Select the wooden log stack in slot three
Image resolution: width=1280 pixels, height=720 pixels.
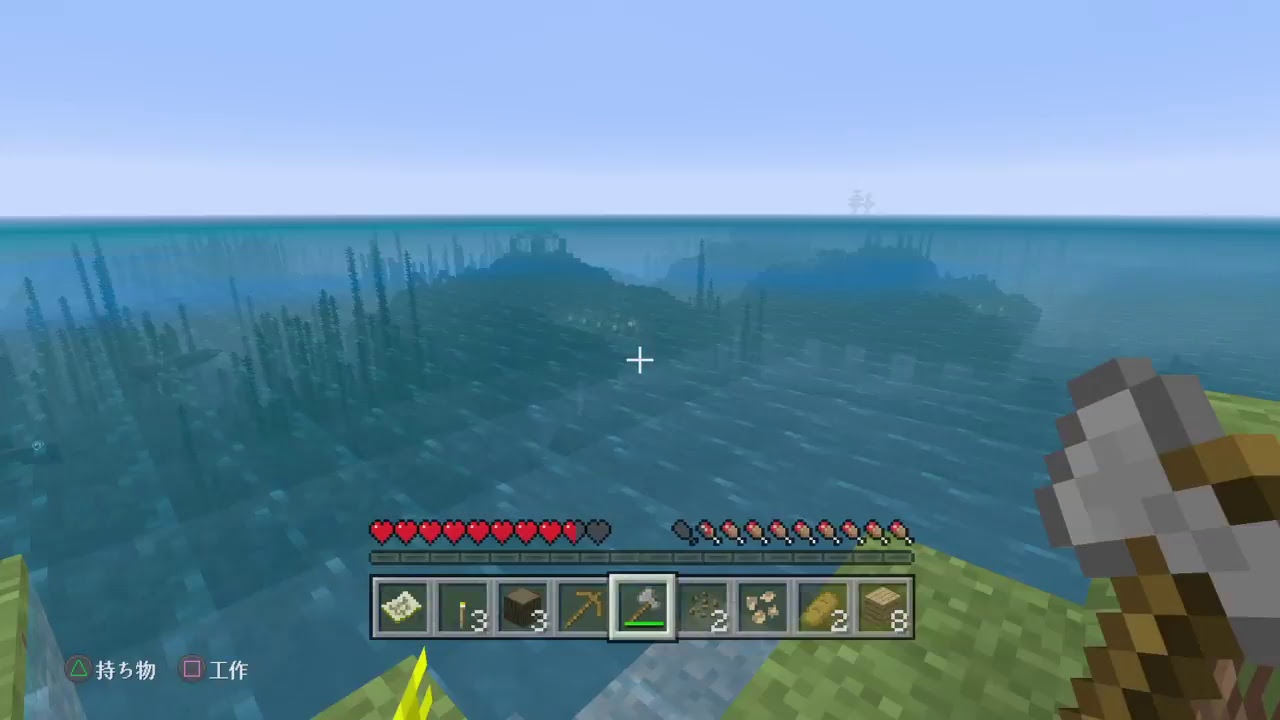(x=522, y=605)
